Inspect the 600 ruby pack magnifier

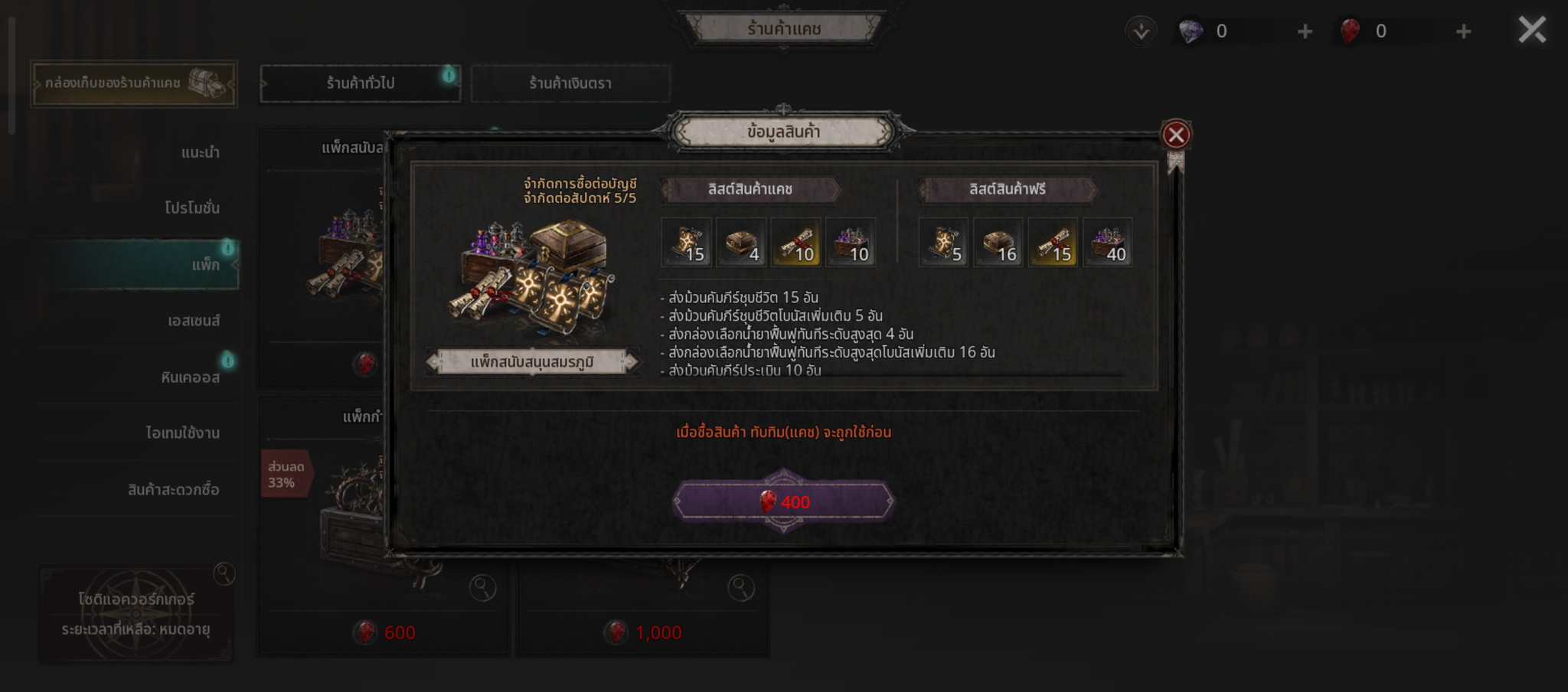(482, 588)
